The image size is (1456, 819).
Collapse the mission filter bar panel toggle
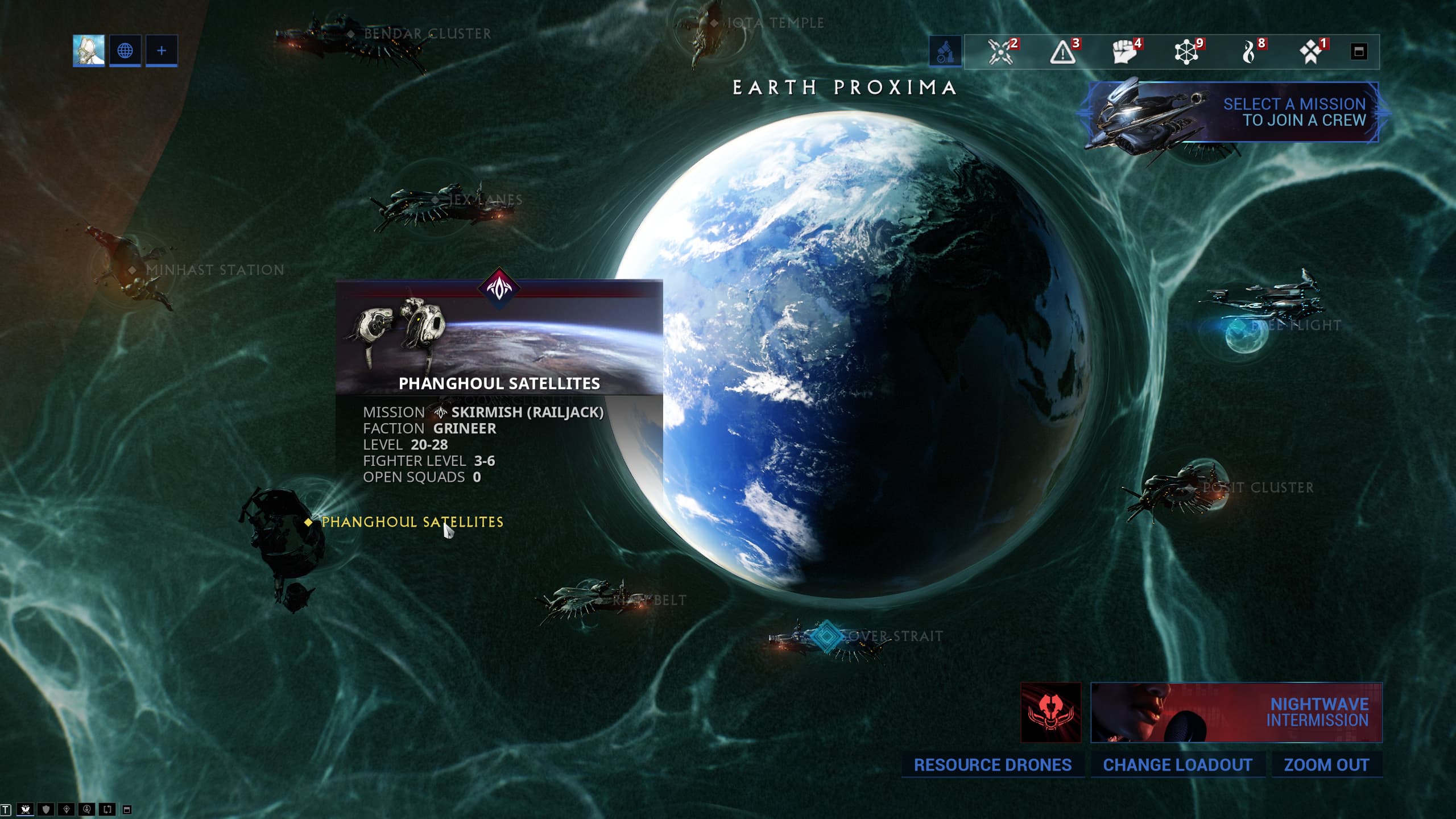tap(1377, 52)
